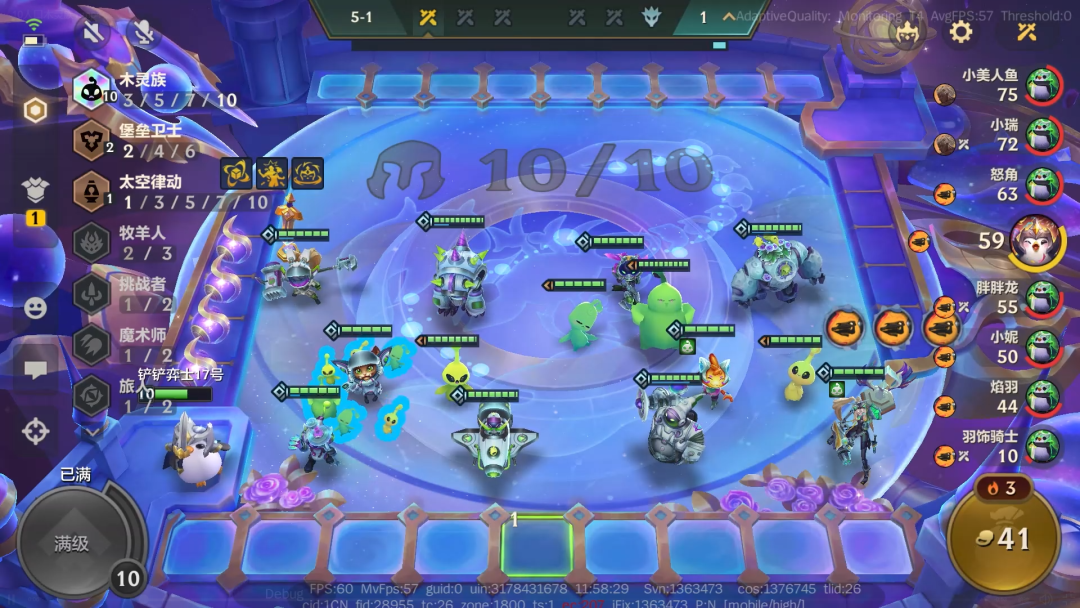Click the crossed swords icon in the corner
The width and height of the screenshot is (1080, 608).
pos(1027,32)
